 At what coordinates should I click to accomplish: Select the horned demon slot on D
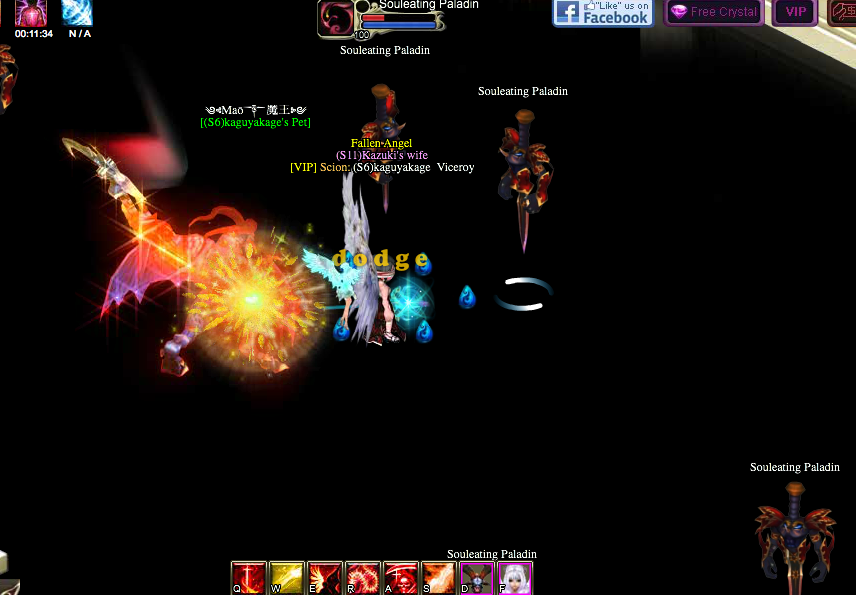tap(477, 578)
